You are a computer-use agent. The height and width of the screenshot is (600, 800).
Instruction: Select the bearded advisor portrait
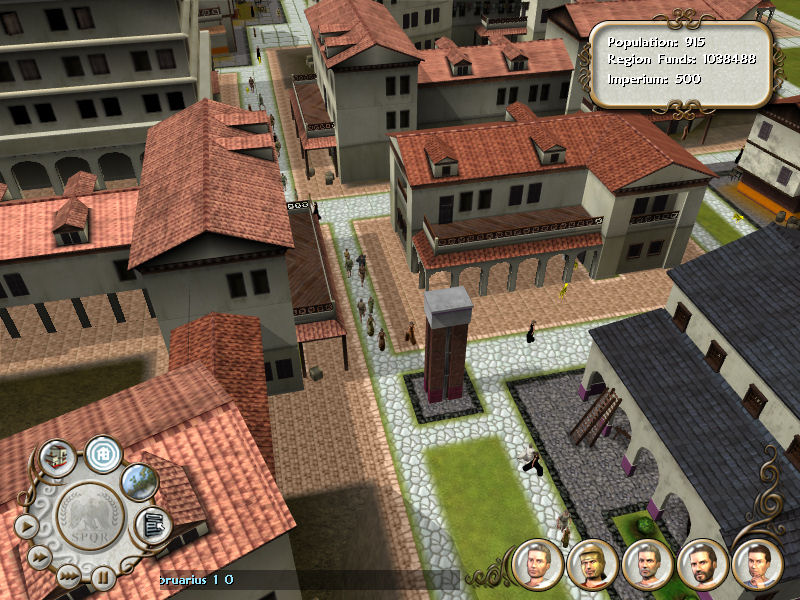pyautogui.click(x=700, y=564)
